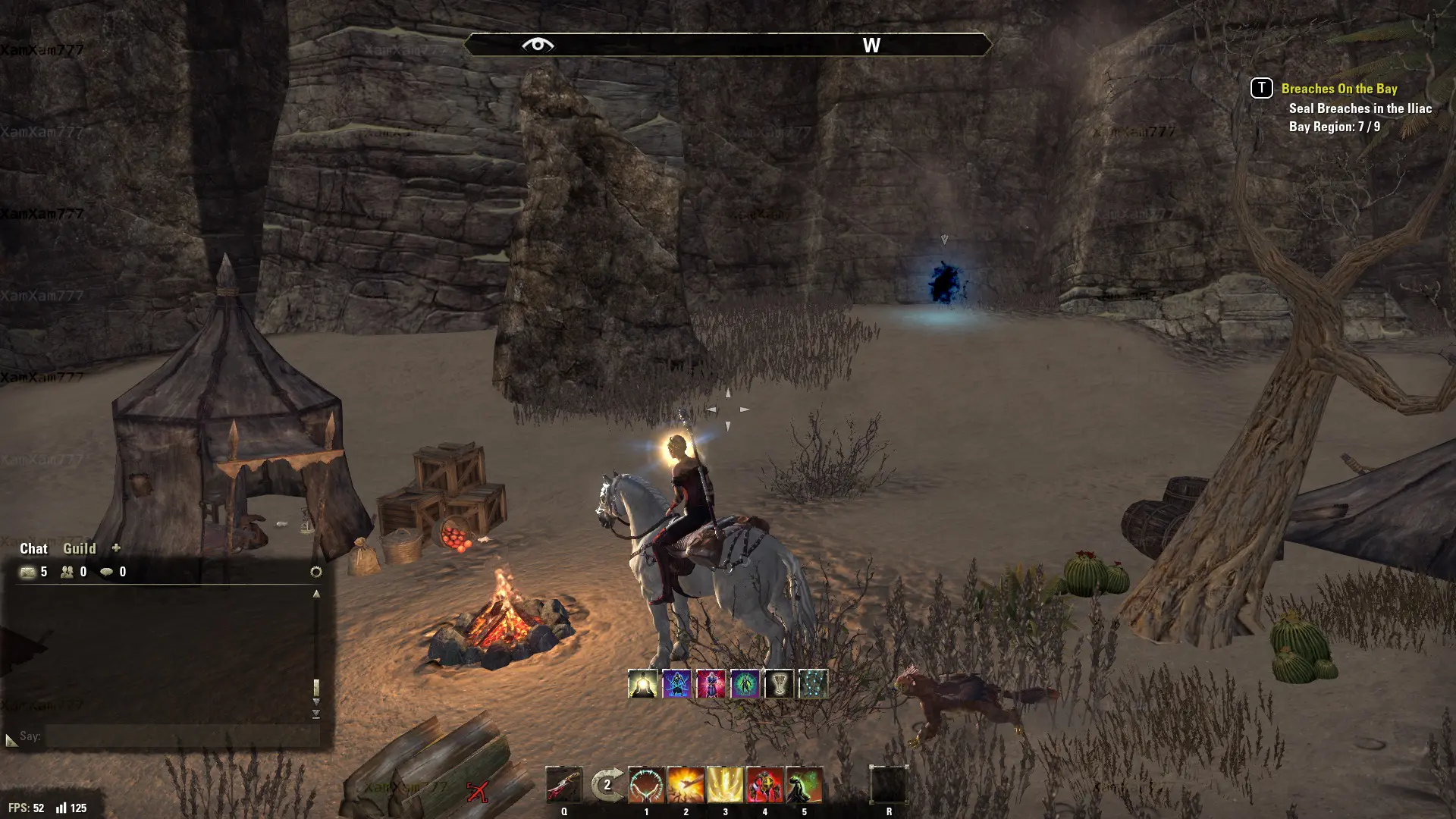The width and height of the screenshot is (1456, 819).
Task: Select the empty ultimate ability slot
Action: 889,786
